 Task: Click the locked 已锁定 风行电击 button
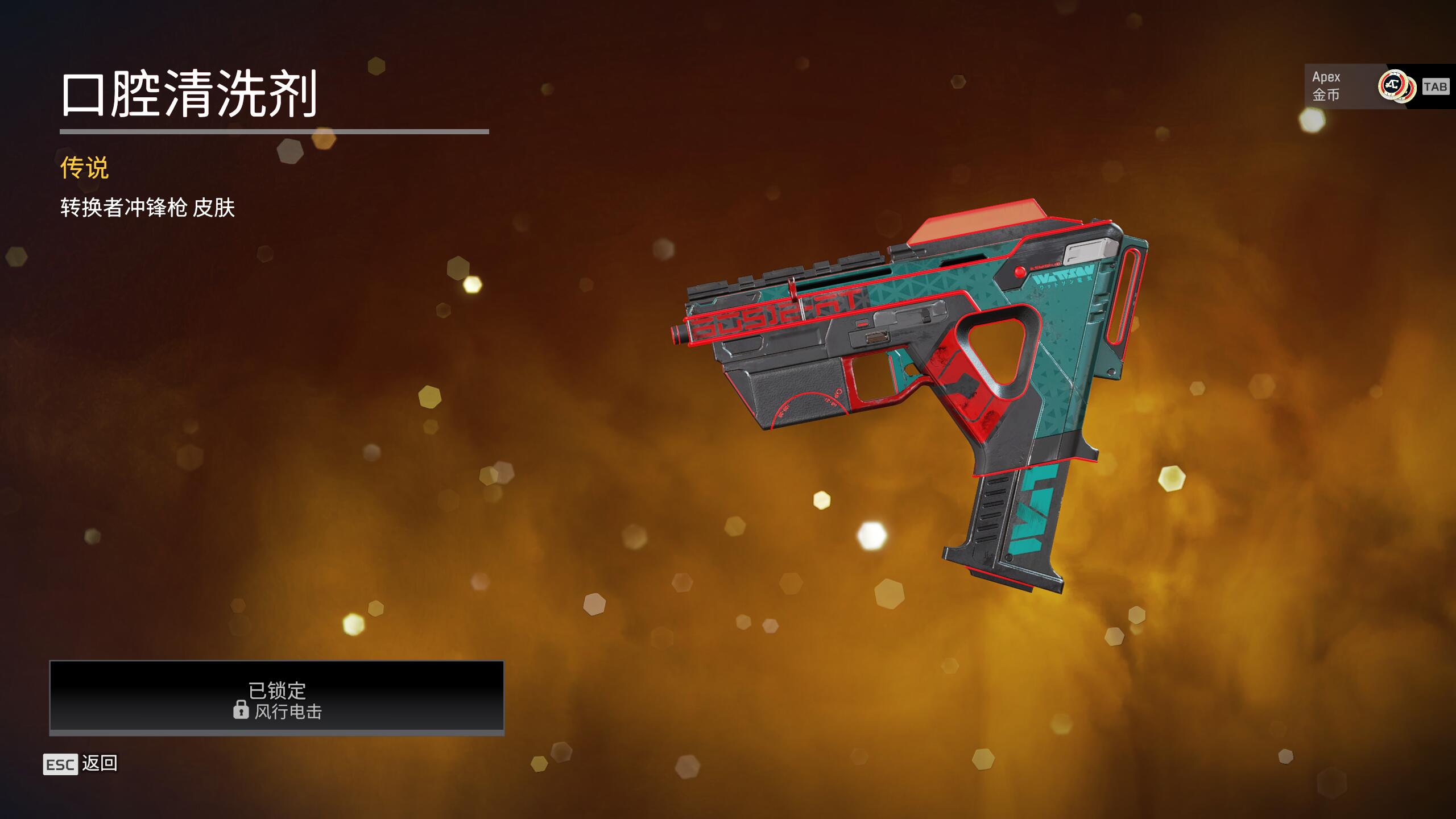[x=277, y=697]
